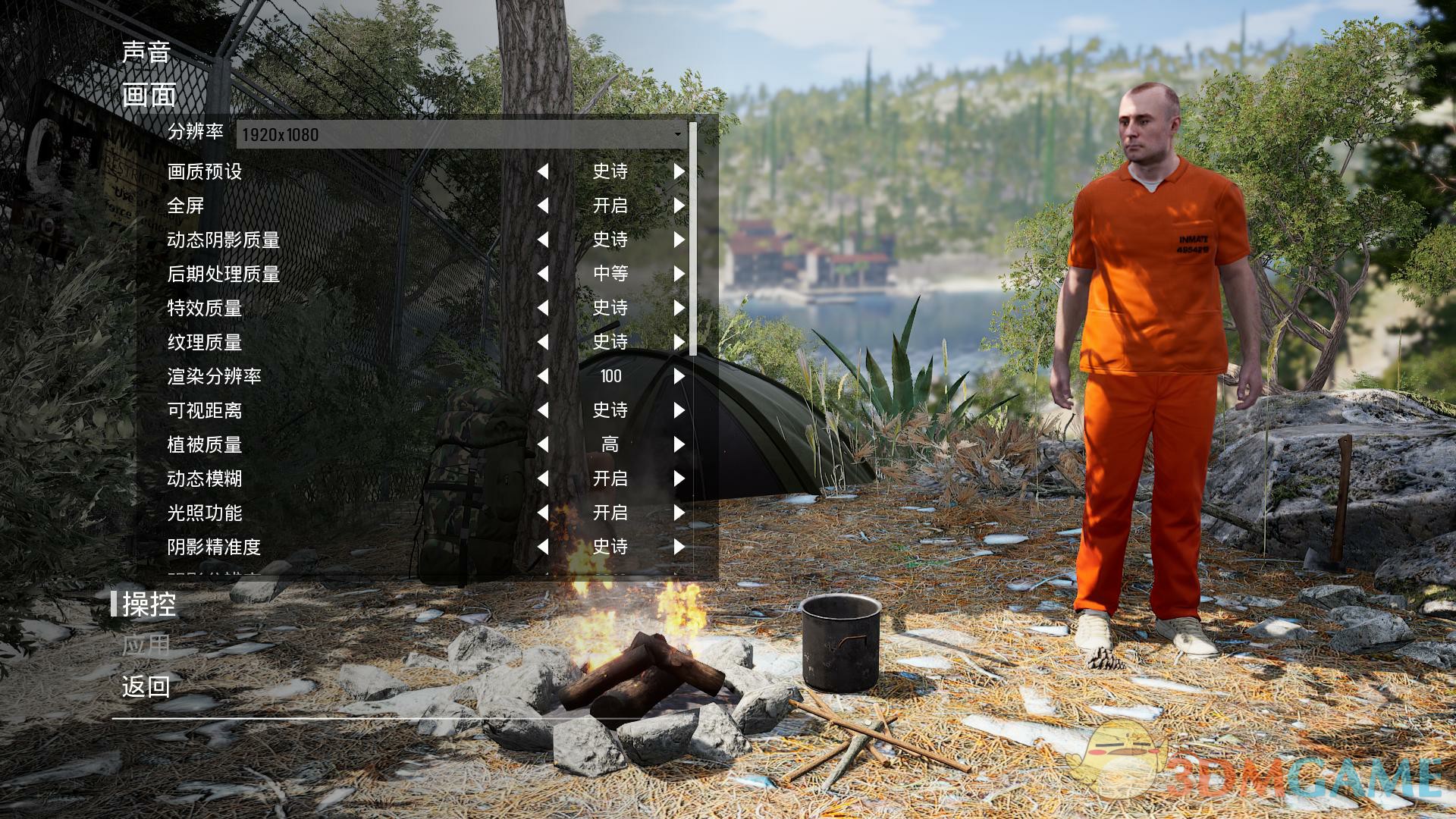Switch to the 操控 controls section
1456x819 pixels.
click(149, 604)
